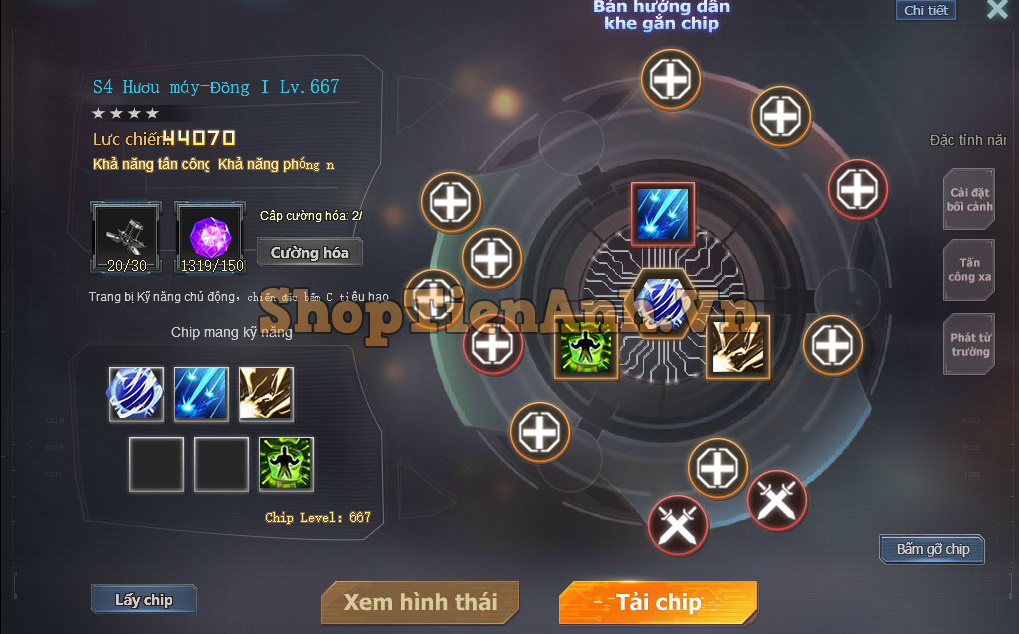Open the Chi tiết details button
Screen dimensions: 1019x634
point(925,10)
